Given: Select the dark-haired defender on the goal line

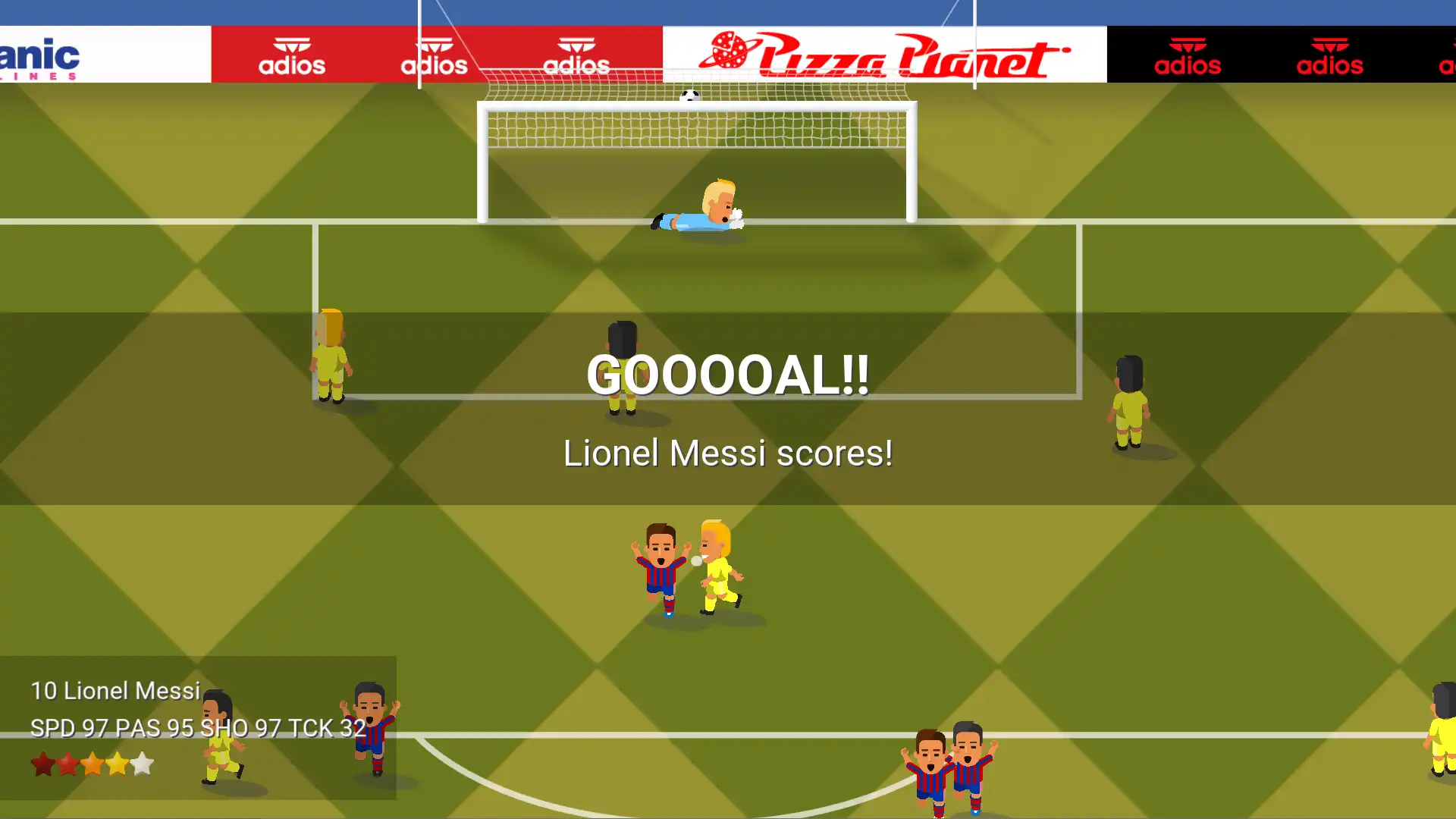Looking at the screenshot, I should [622, 368].
